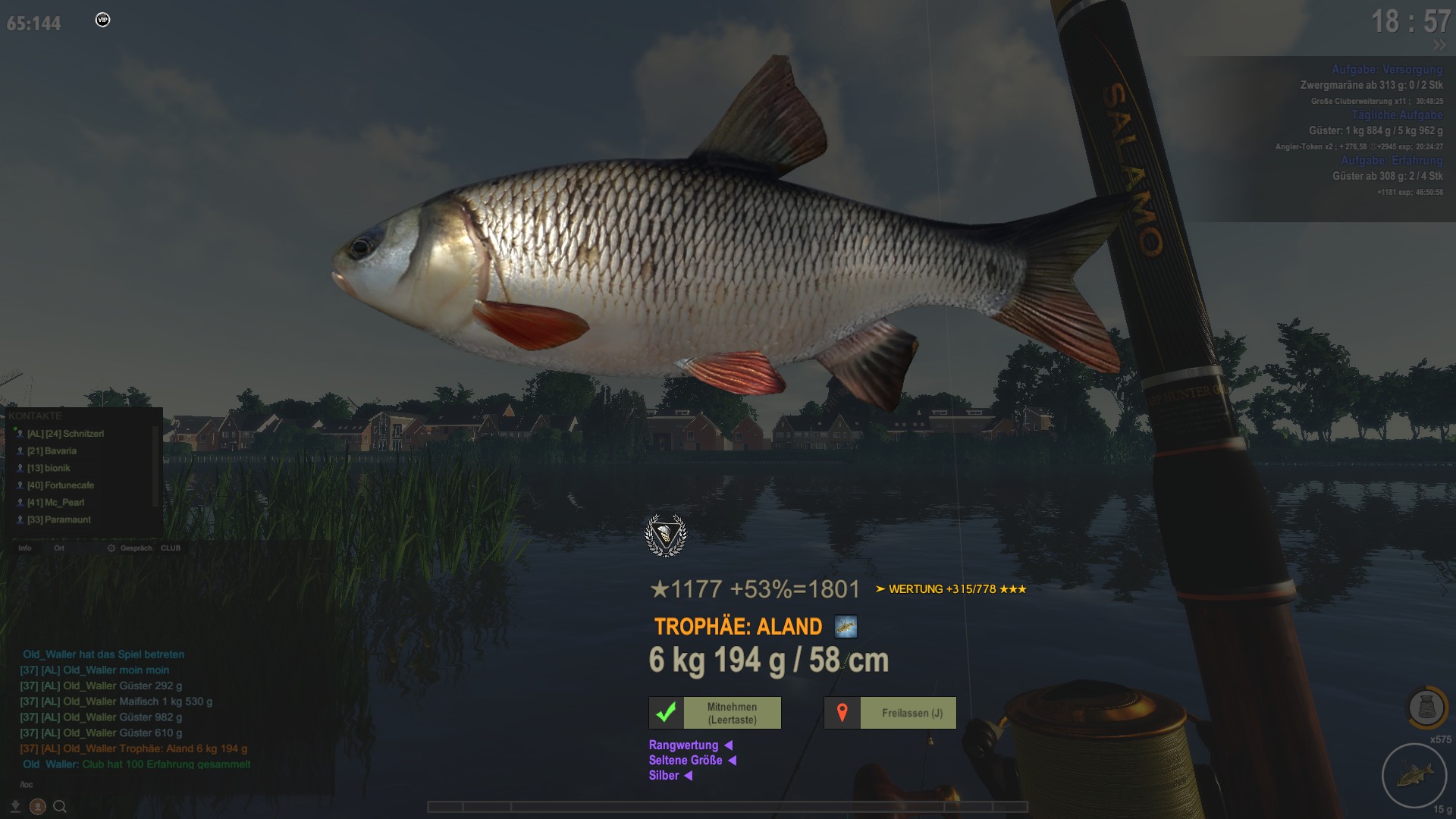The width and height of the screenshot is (1456, 819).
Task: Open chat settings gear icon
Action: point(111,548)
